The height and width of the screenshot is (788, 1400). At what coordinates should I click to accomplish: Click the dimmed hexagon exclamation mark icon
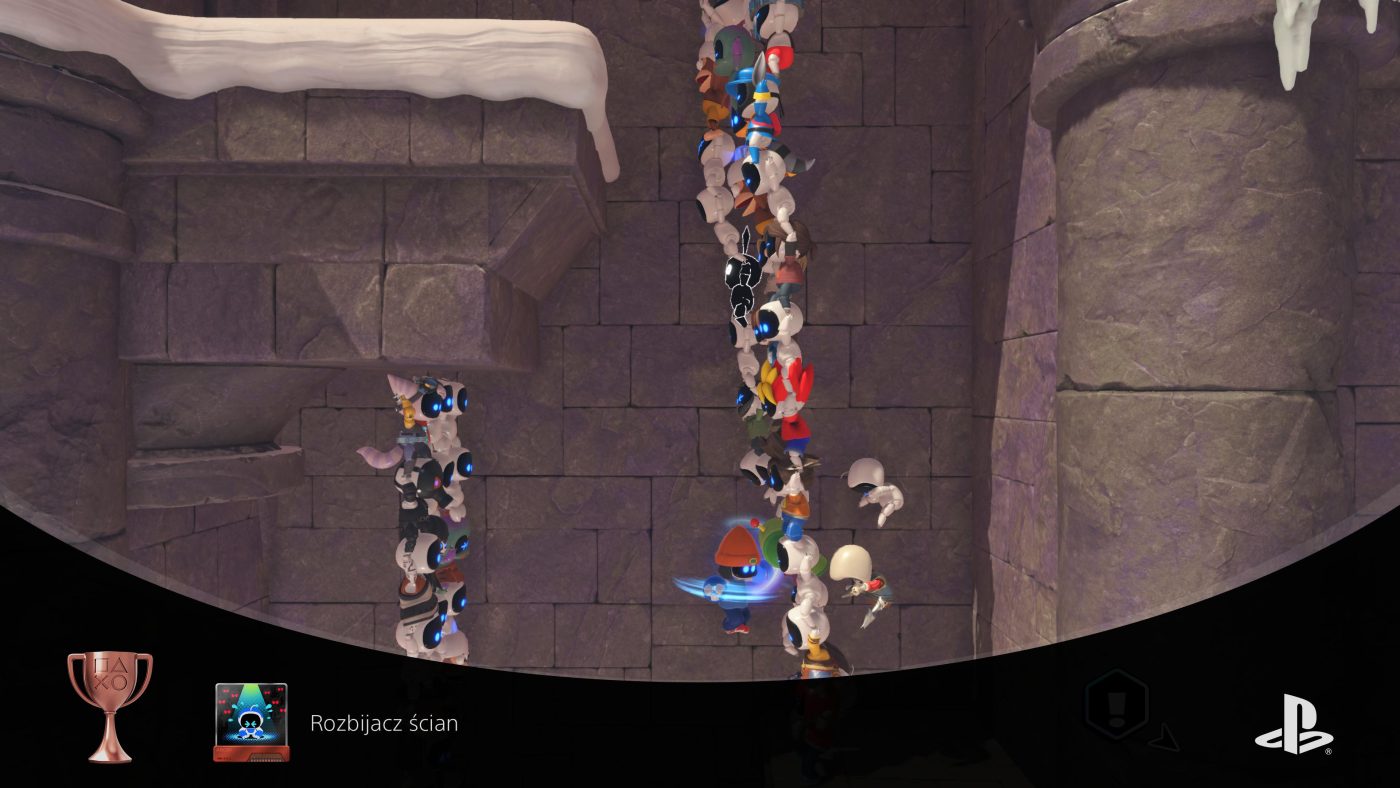(1116, 706)
